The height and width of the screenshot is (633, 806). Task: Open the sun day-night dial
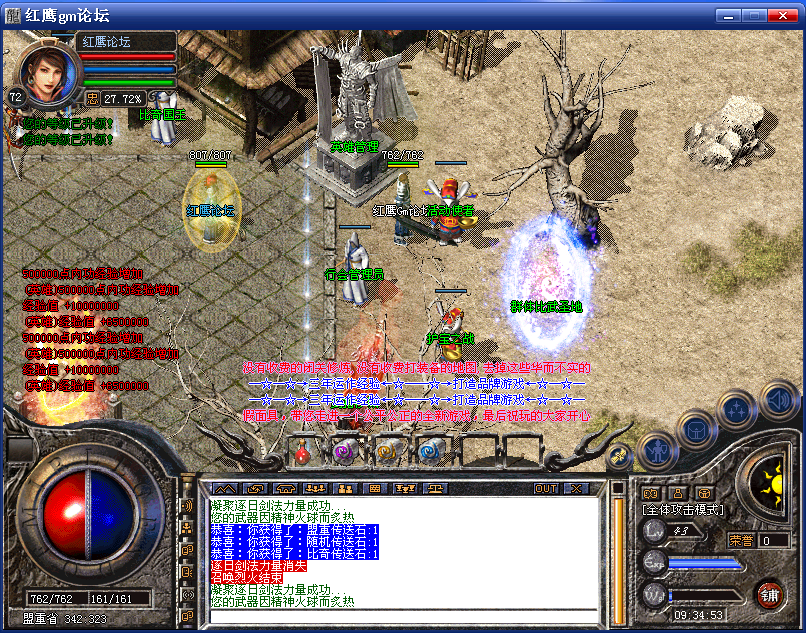772,483
